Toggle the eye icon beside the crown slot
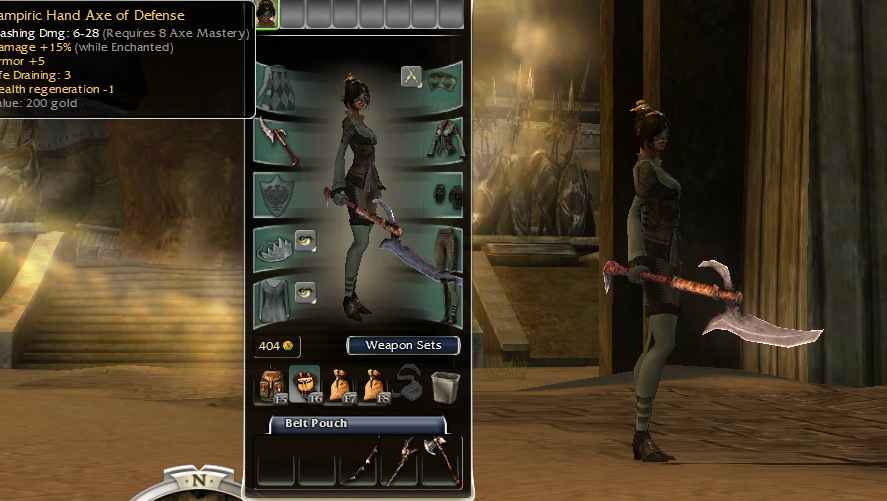The width and height of the screenshot is (887, 501). point(305,240)
